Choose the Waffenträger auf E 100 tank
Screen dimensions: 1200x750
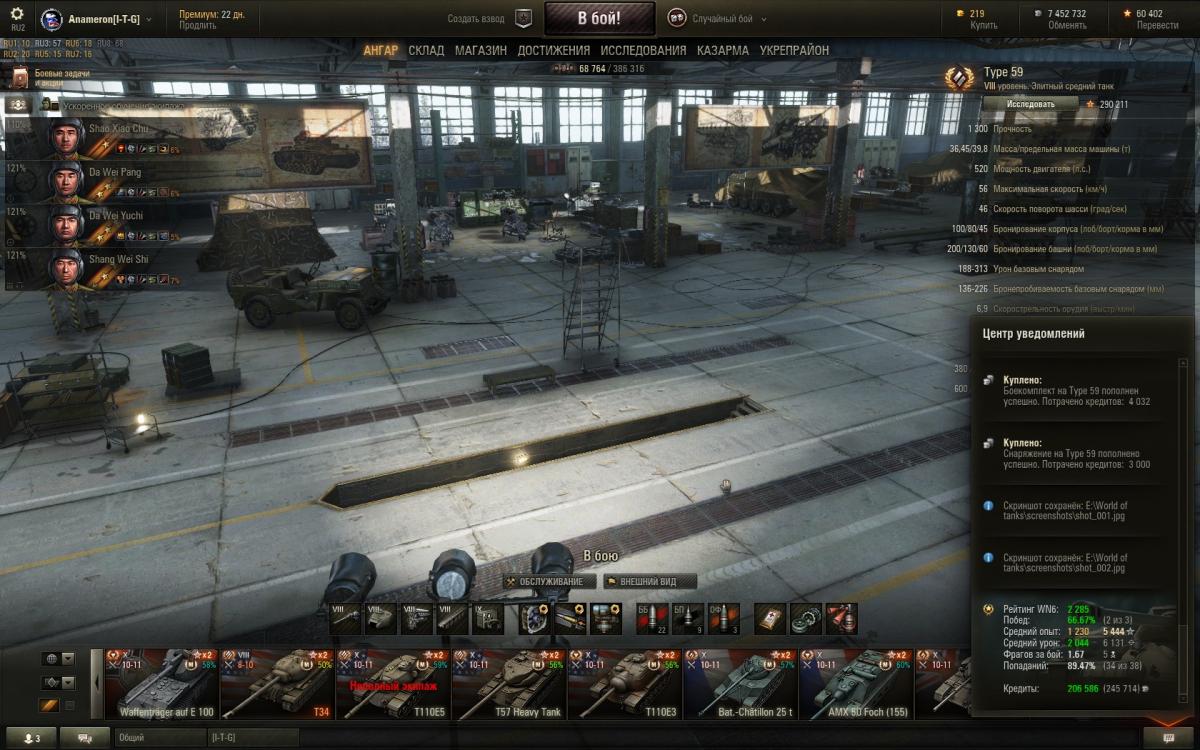[x=161, y=685]
